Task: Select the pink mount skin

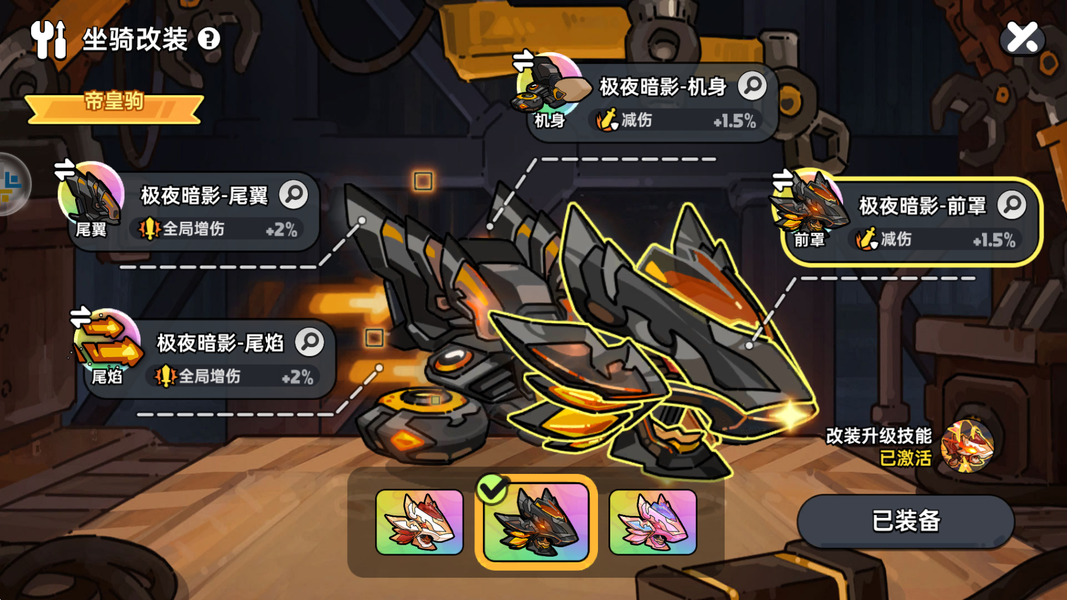Action: [x=652, y=521]
